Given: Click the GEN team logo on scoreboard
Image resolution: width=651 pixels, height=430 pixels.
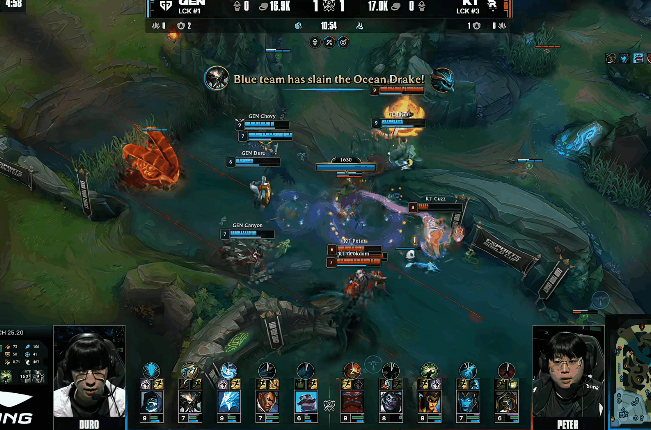Looking at the screenshot, I should (x=166, y=5).
